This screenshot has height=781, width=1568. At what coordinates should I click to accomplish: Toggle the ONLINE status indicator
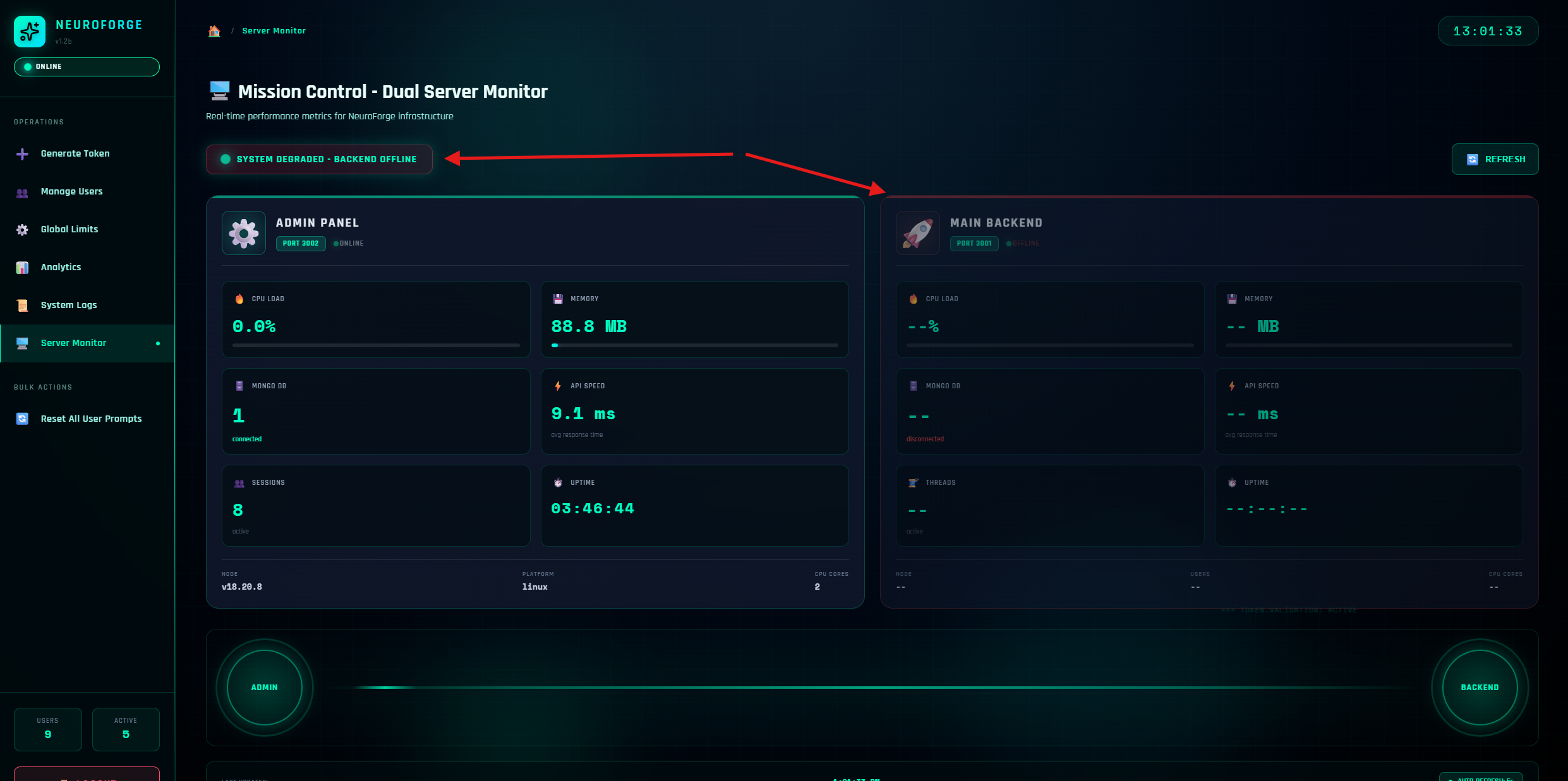[87, 66]
